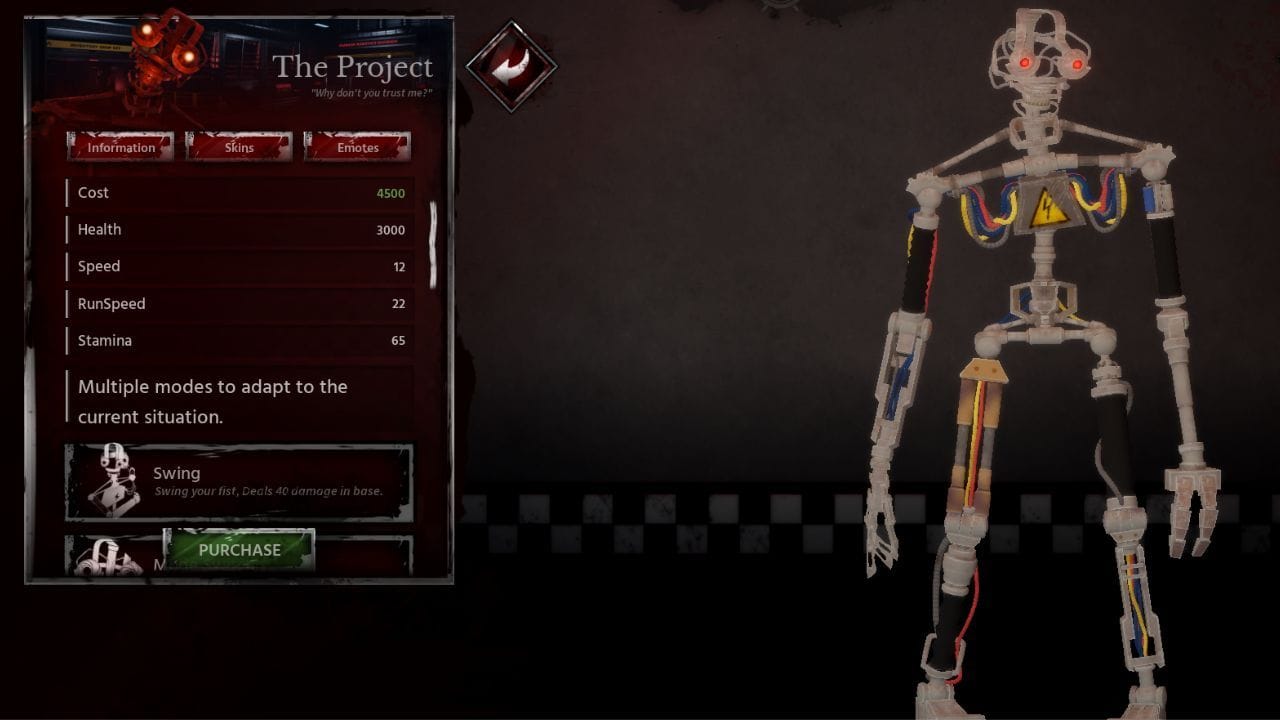The image size is (1280, 720).
Task: Select the Swing ability entry
Action: [x=238, y=478]
